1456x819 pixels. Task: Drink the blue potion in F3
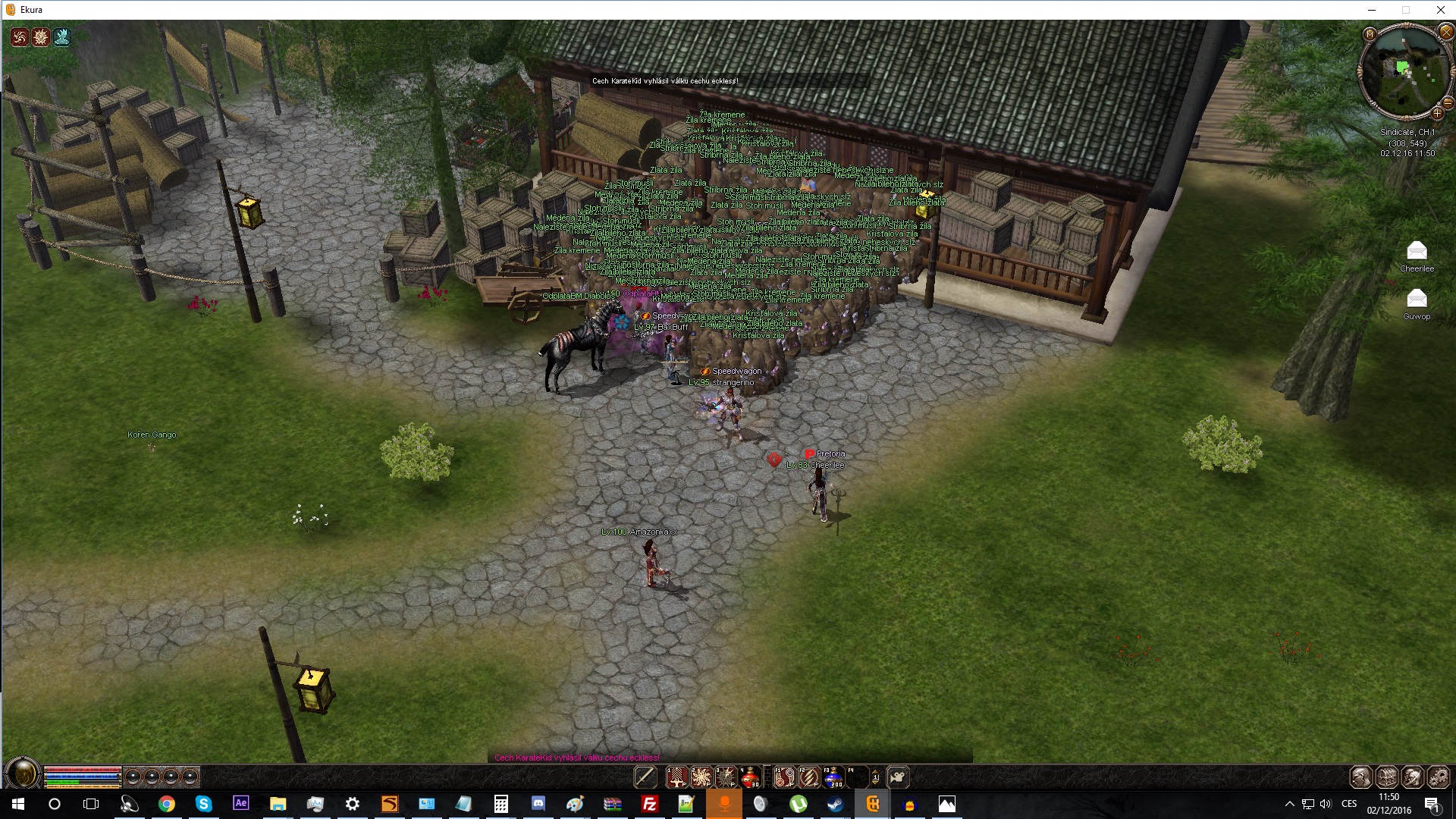coord(833,777)
